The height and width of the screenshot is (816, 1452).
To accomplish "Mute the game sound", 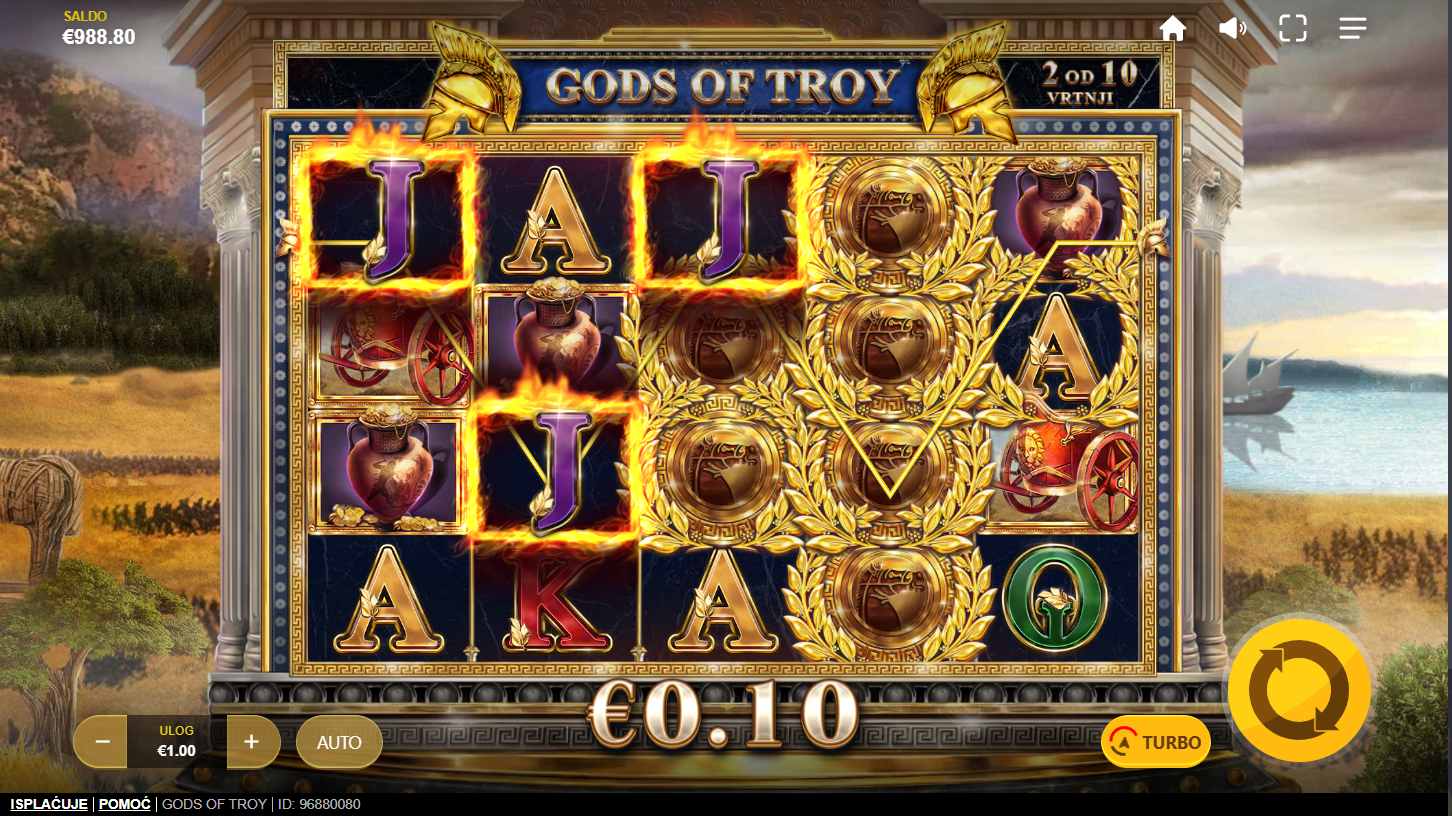I will coord(1232,28).
